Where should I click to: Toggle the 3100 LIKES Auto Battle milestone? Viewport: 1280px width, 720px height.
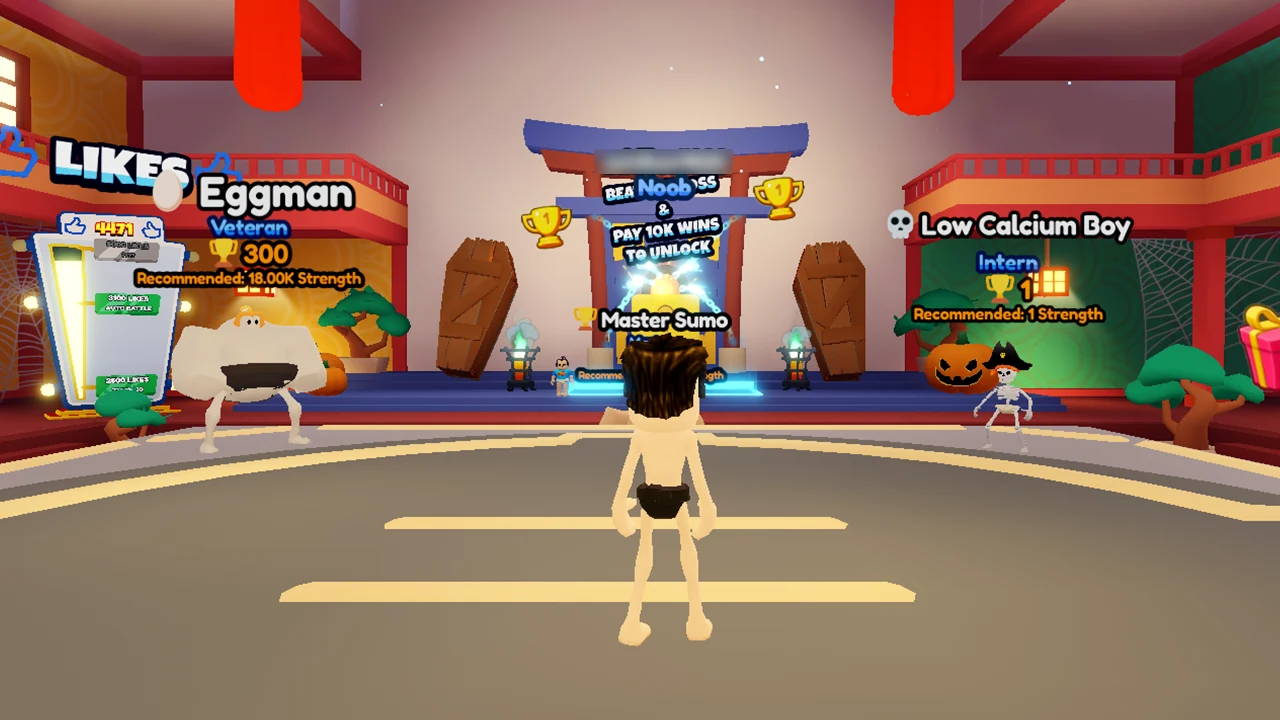click(x=128, y=303)
